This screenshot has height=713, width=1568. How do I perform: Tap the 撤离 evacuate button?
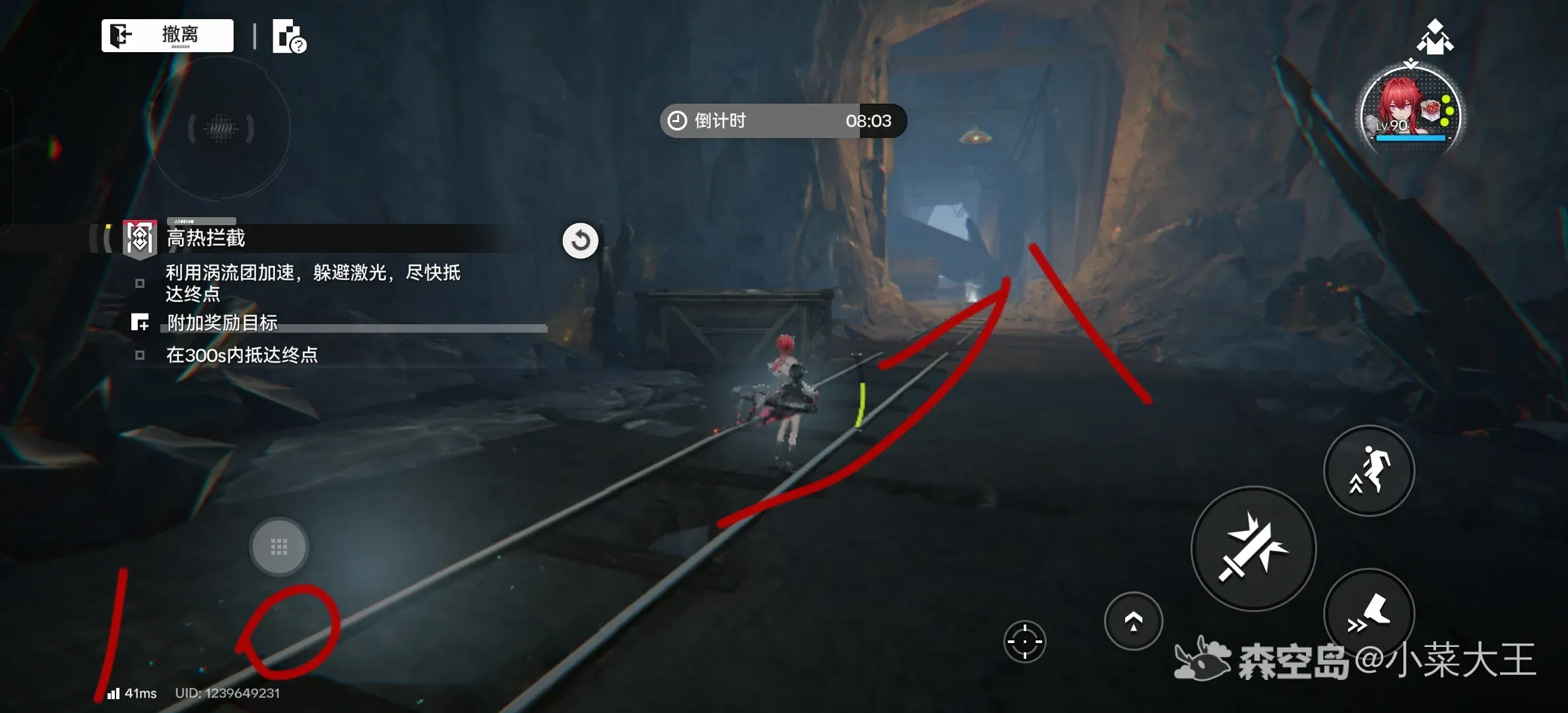(168, 35)
